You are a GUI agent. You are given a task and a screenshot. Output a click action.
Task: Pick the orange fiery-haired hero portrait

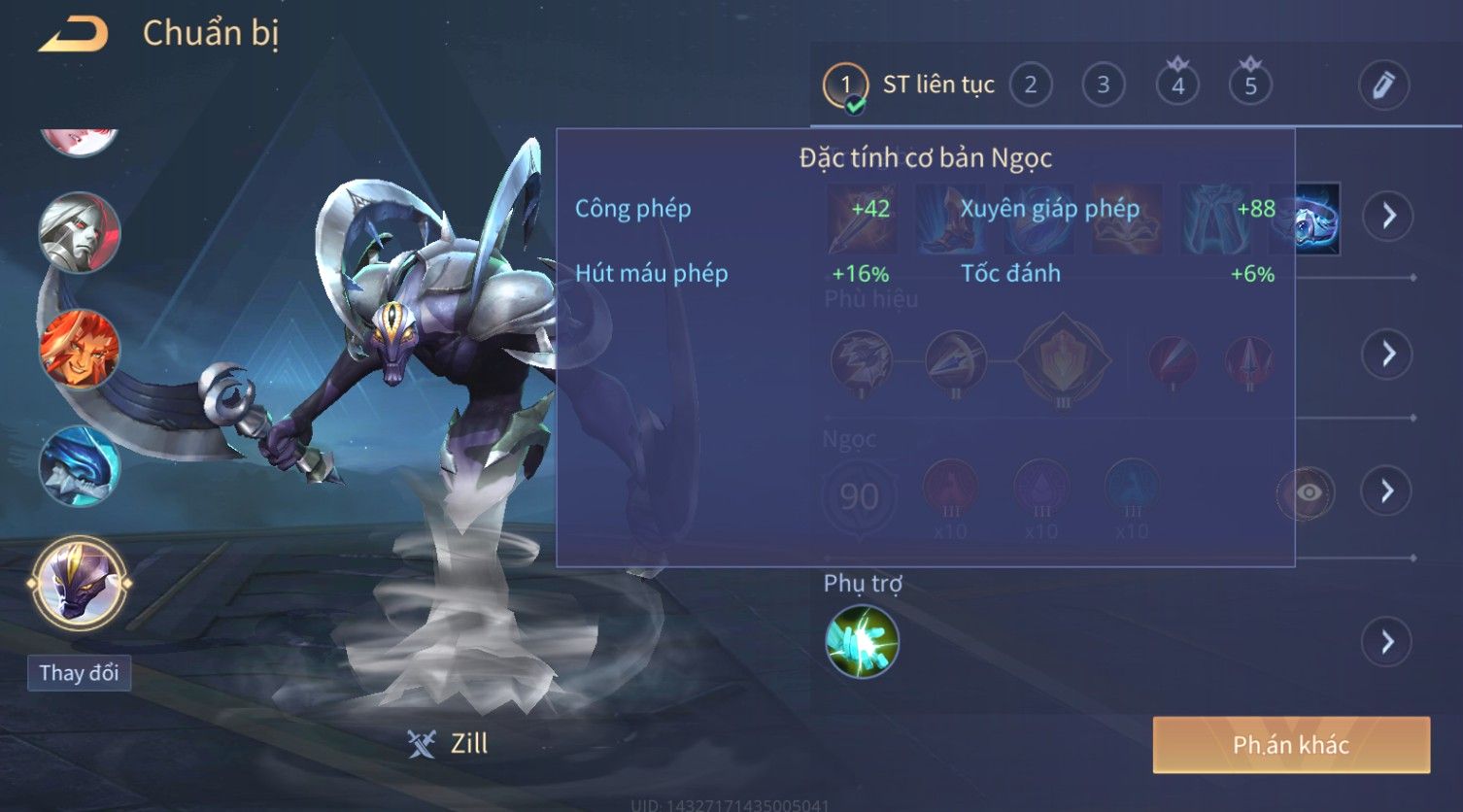(80, 349)
